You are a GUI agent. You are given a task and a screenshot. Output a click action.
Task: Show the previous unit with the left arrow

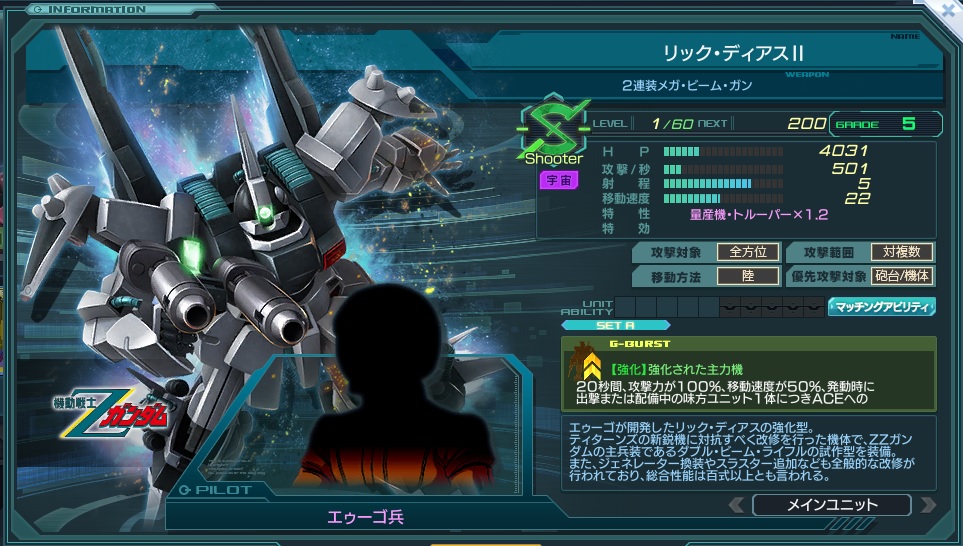(738, 505)
